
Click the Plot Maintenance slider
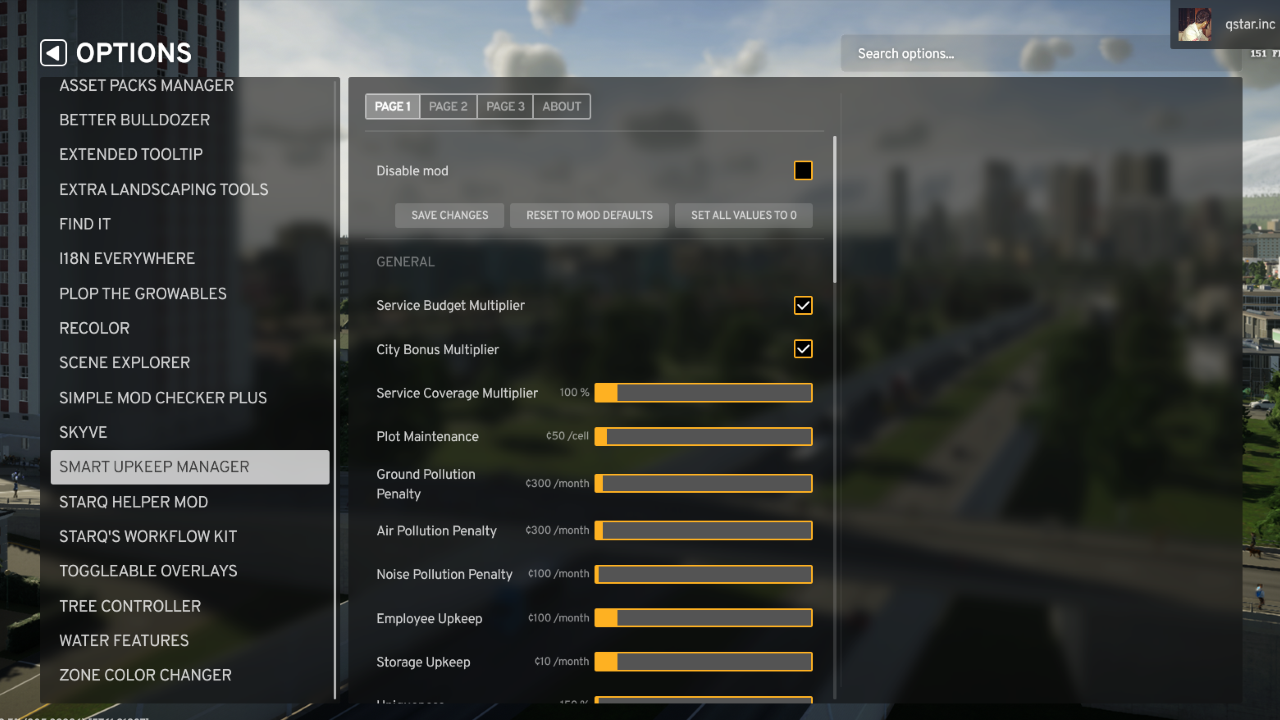point(703,436)
